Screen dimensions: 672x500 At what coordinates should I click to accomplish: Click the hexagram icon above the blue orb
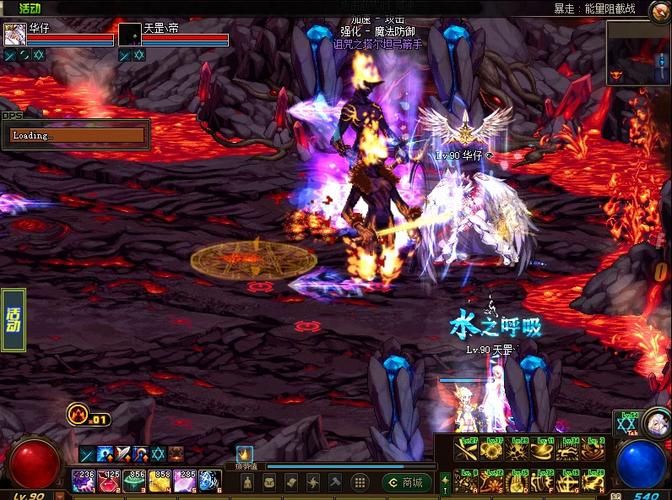[x=629, y=424]
